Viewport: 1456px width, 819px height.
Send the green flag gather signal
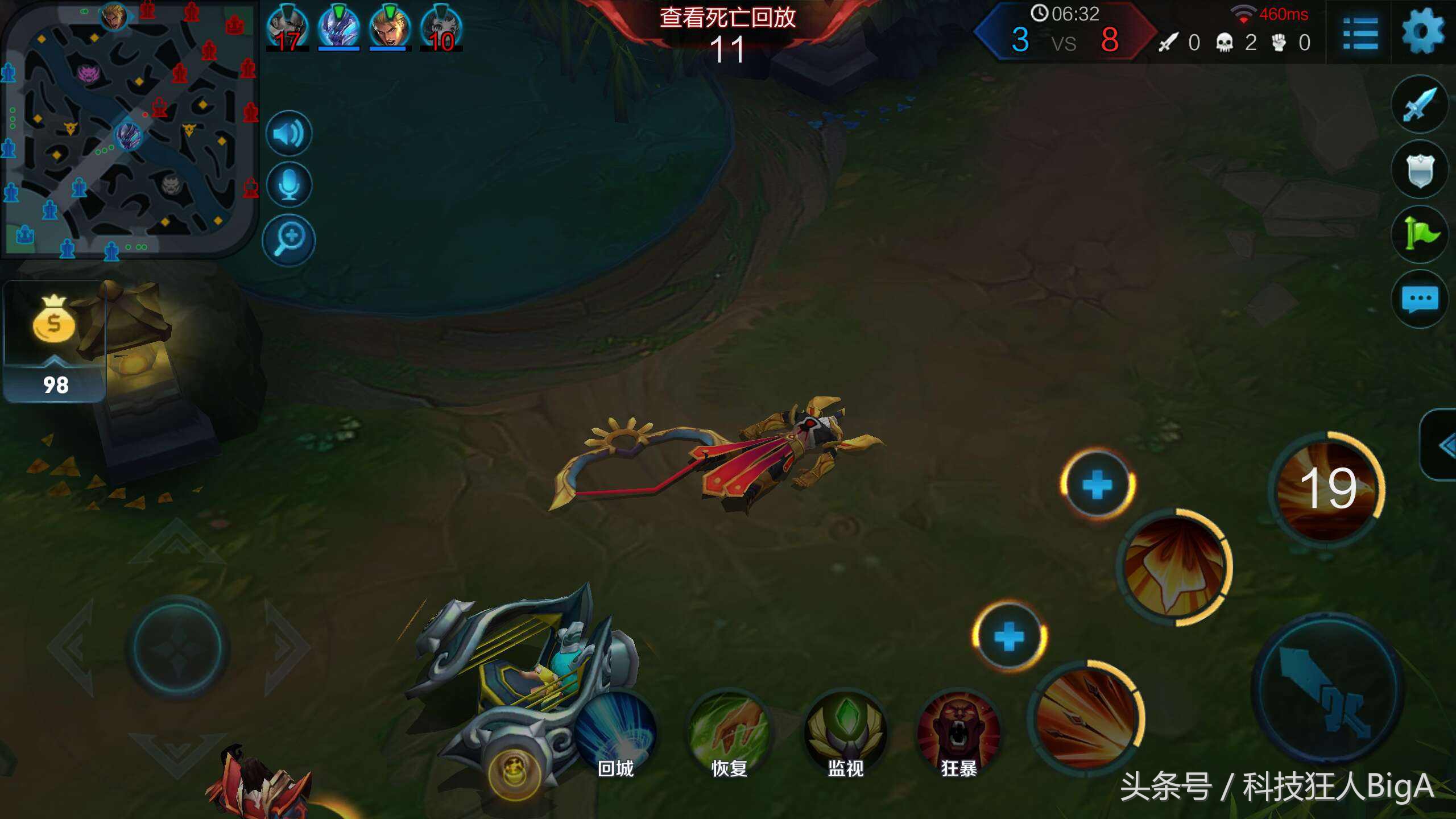(1420, 234)
